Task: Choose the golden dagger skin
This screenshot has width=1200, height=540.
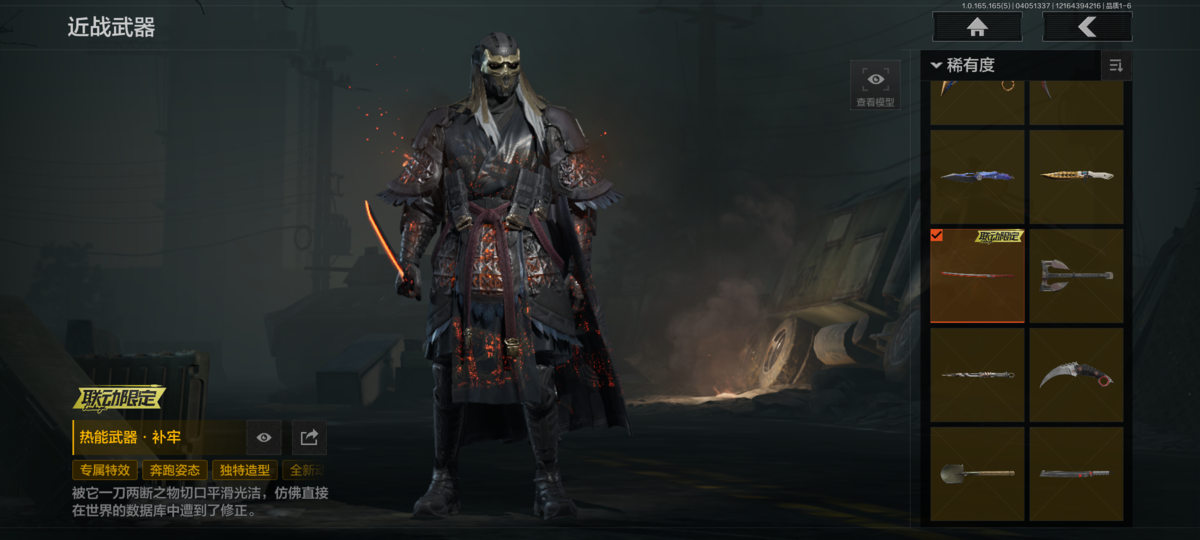Action: tap(1076, 176)
